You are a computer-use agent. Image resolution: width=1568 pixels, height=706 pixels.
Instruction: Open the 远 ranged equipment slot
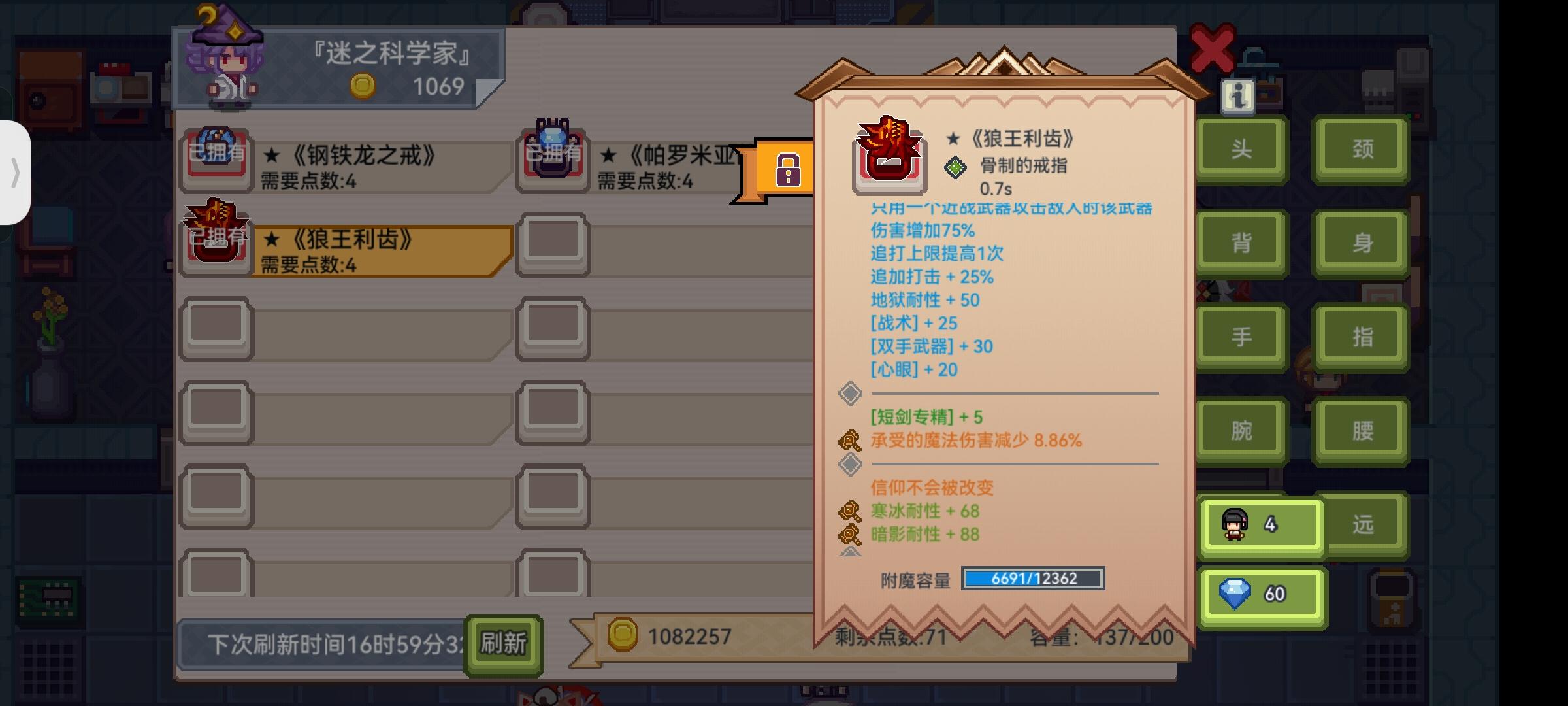coord(1363,524)
